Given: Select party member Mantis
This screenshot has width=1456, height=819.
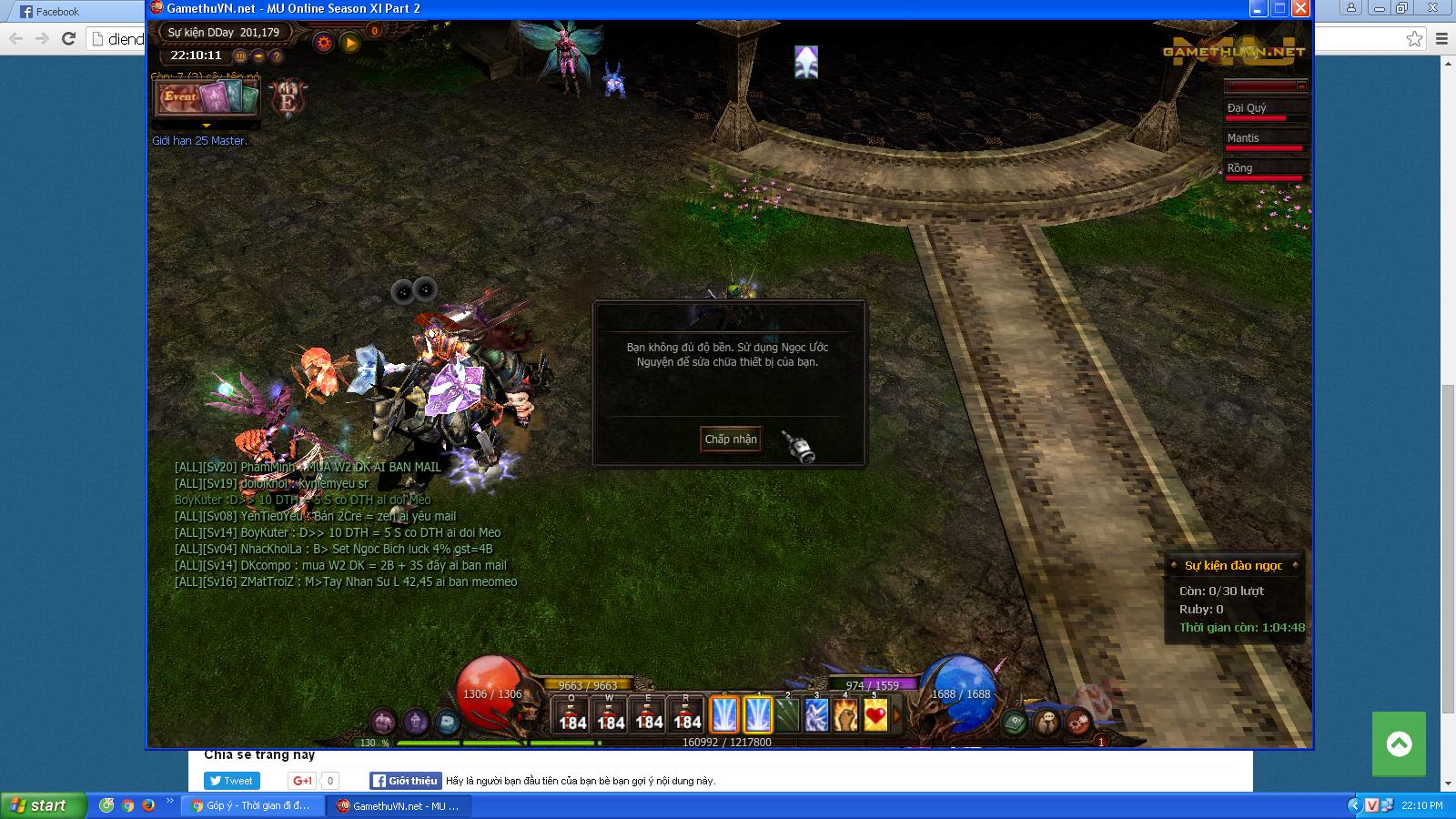Looking at the screenshot, I should pyautogui.click(x=1267, y=140).
